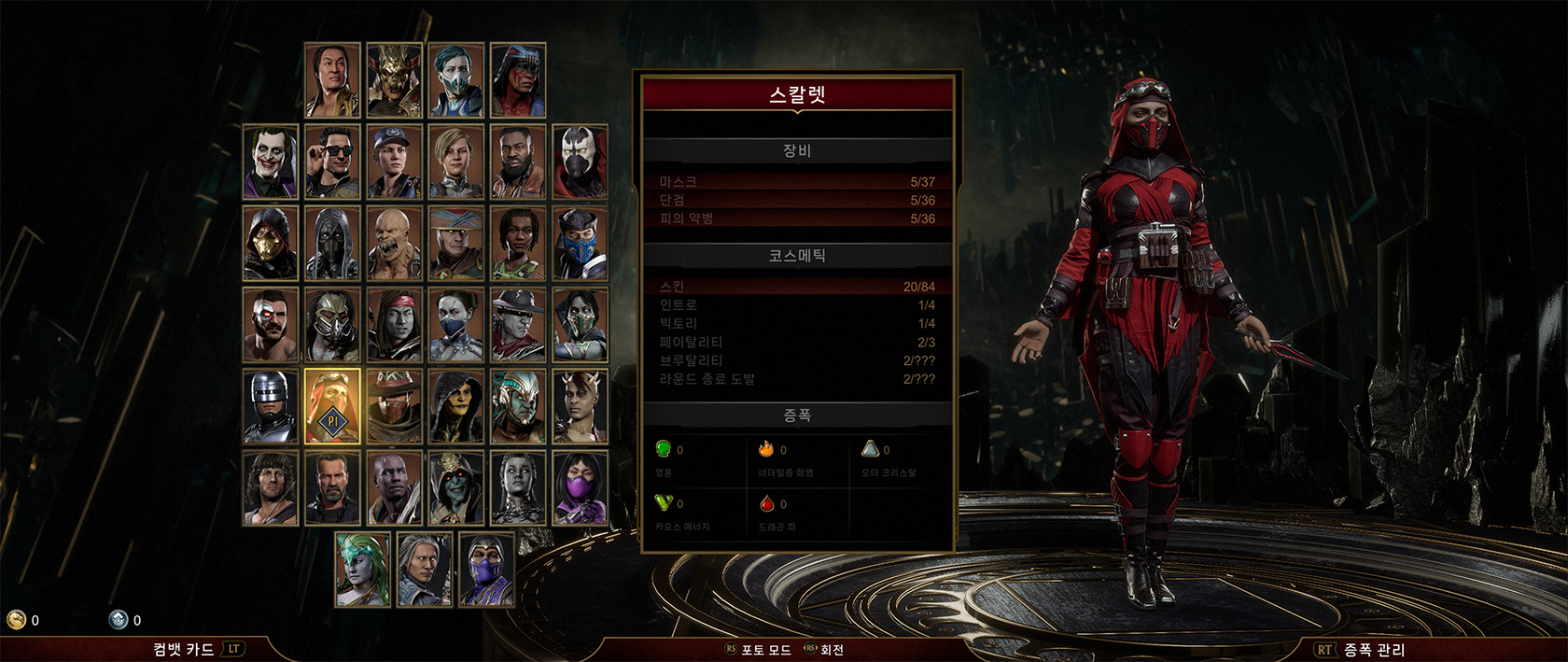Select Shang Tsung's character portrait

[332, 80]
